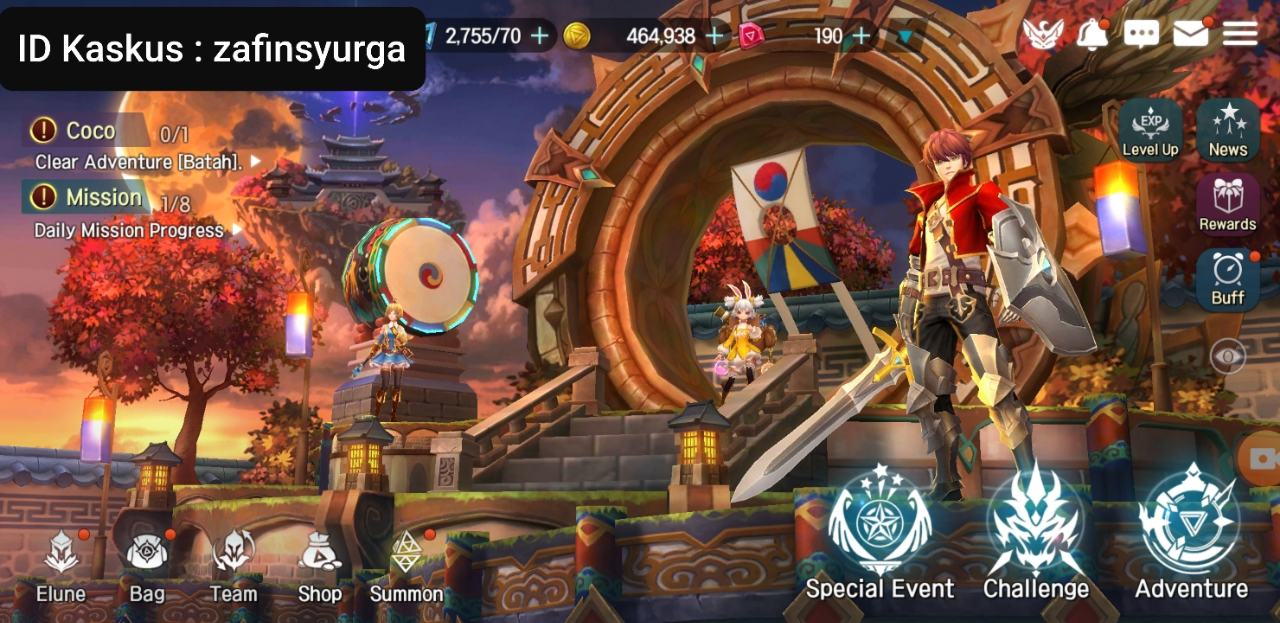Claim gifts from the Rewards button
1280x623 pixels.
pyautogui.click(x=1228, y=204)
